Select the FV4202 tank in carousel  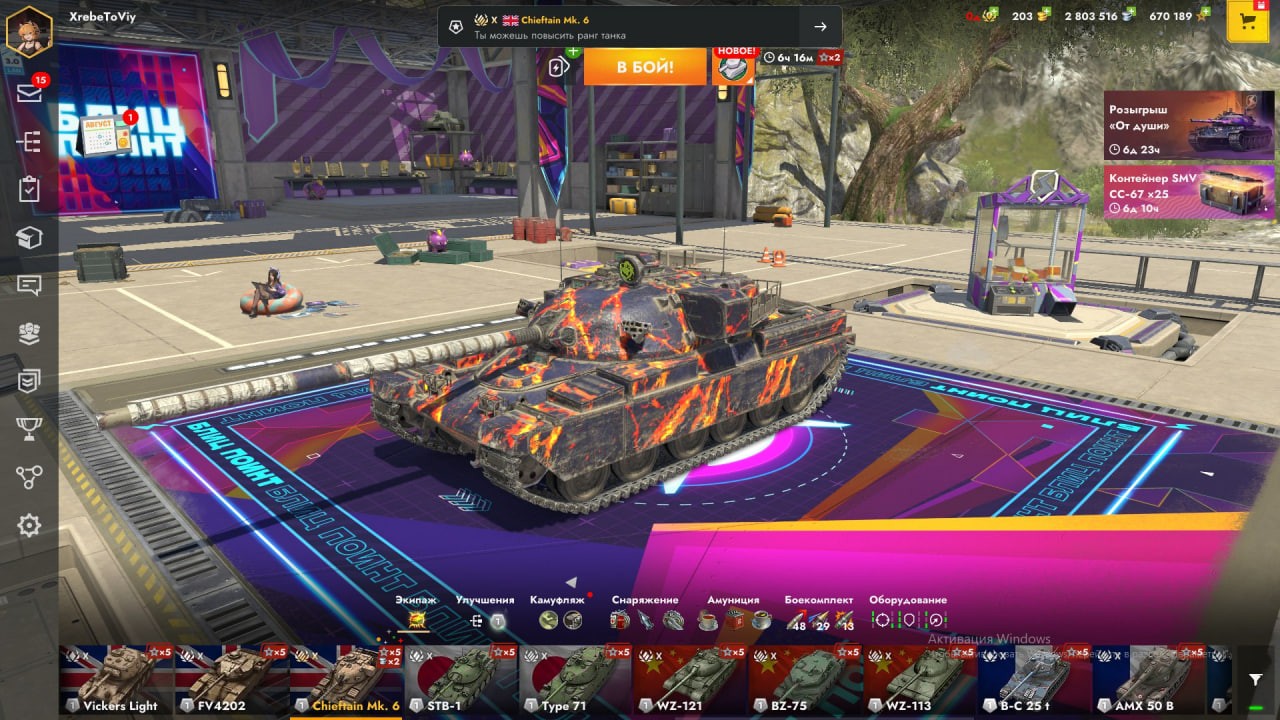click(x=231, y=680)
